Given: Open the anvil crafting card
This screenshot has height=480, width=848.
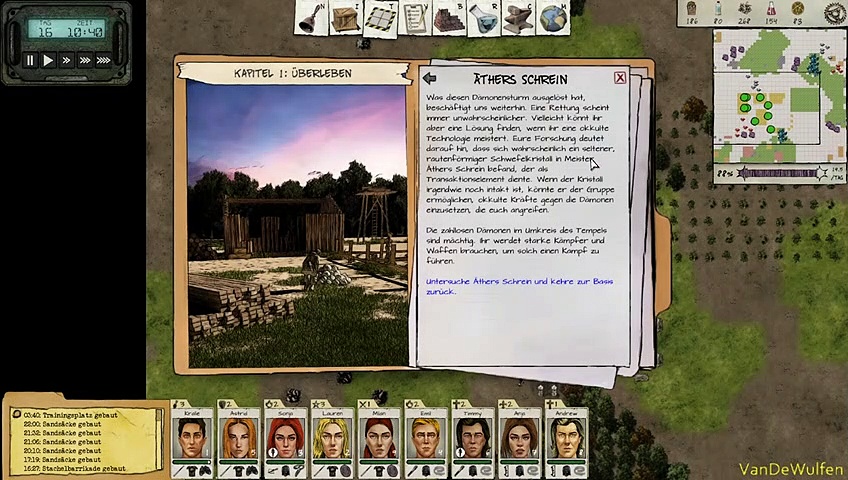Looking at the screenshot, I should point(518,17).
